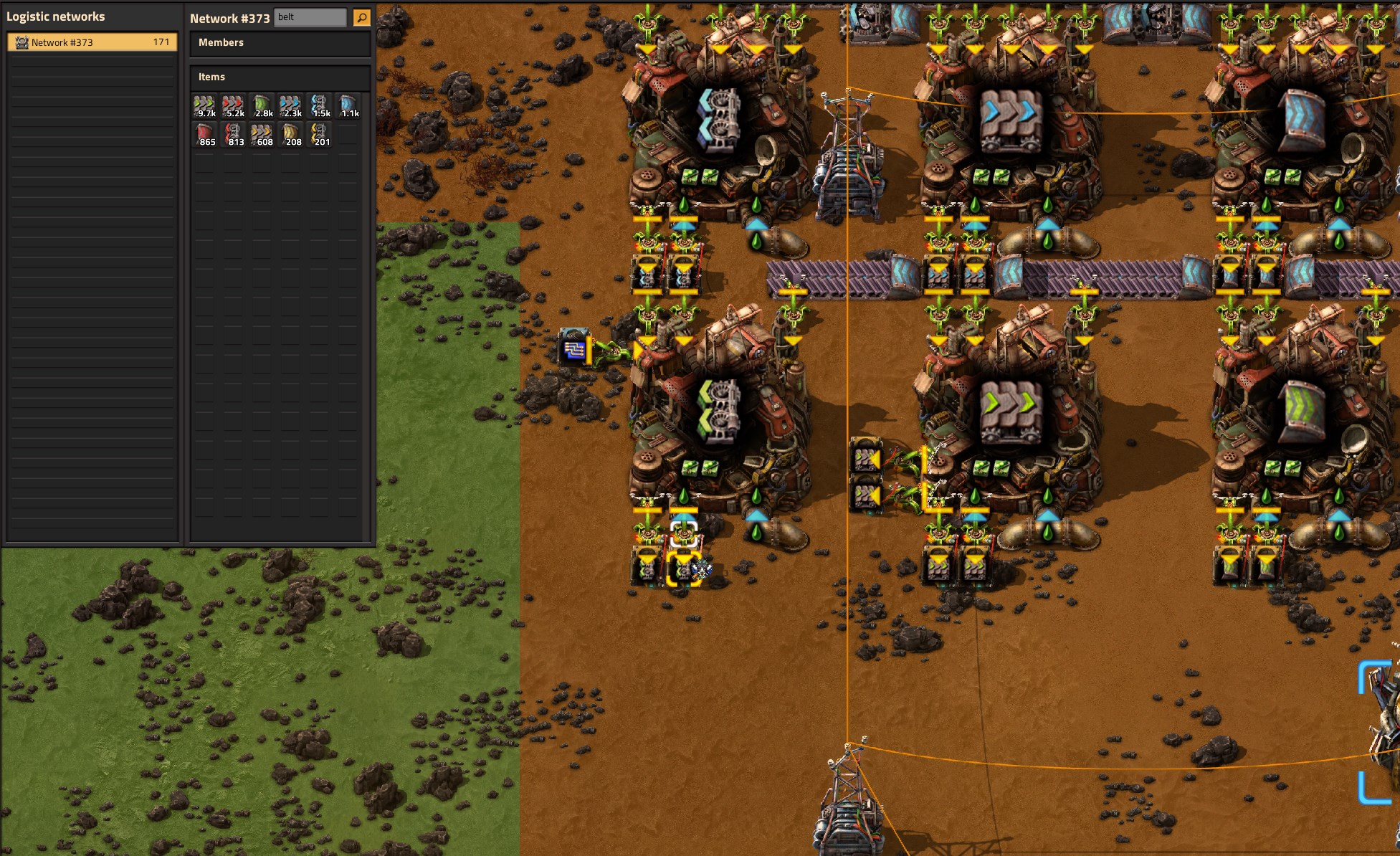The height and width of the screenshot is (856, 1400).
Task: Pick the green turbo underground belt item
Action: tap(262, 106)
